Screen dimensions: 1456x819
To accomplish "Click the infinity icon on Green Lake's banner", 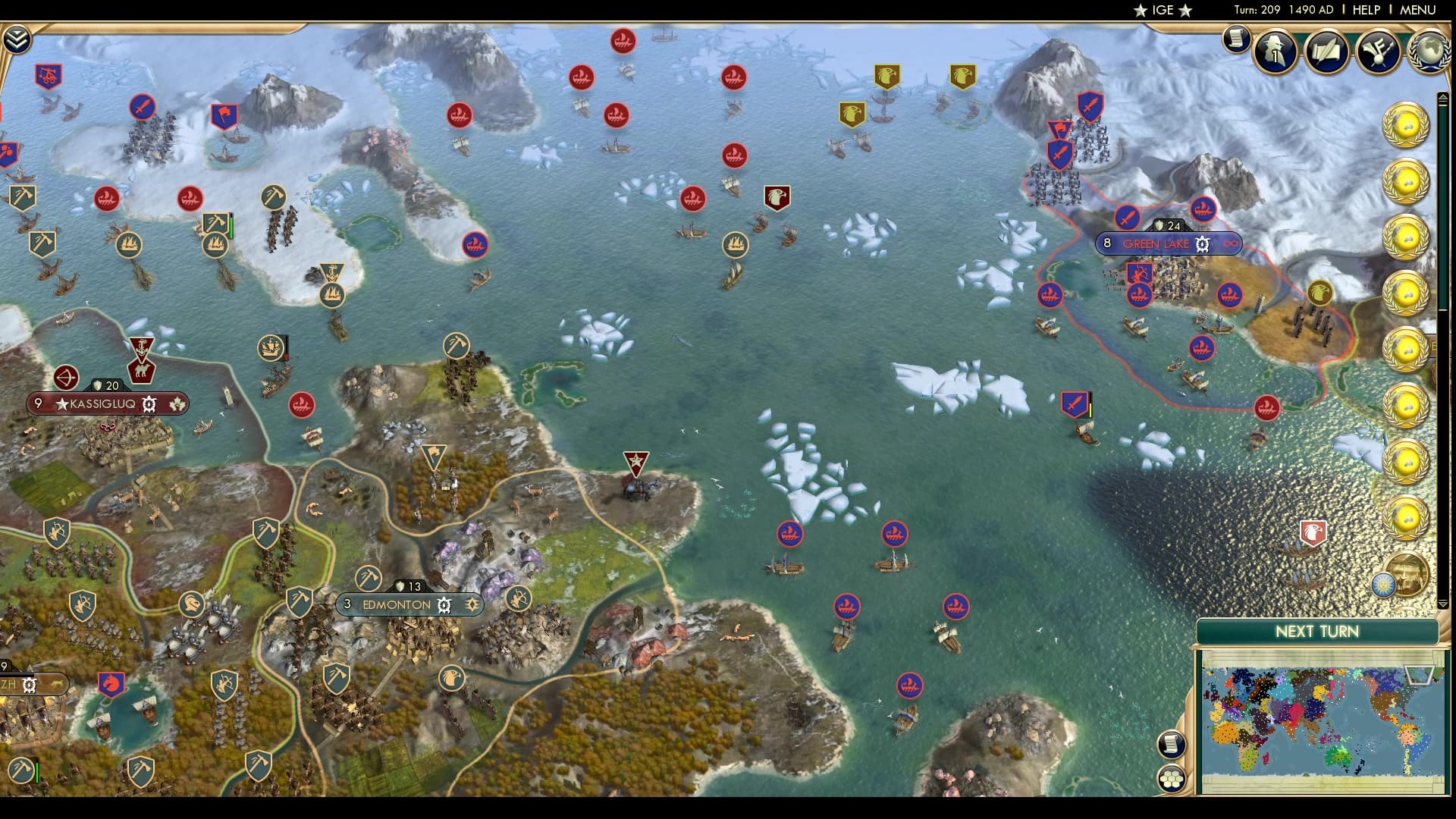I will click(x=1232, y=243).
